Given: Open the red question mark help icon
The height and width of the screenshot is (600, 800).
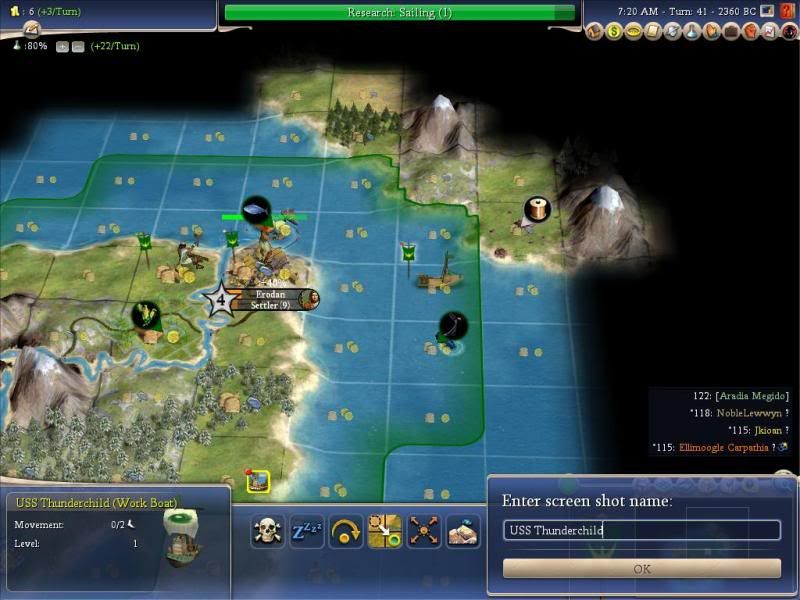Looking at the screenshot, I should point(785,11).
